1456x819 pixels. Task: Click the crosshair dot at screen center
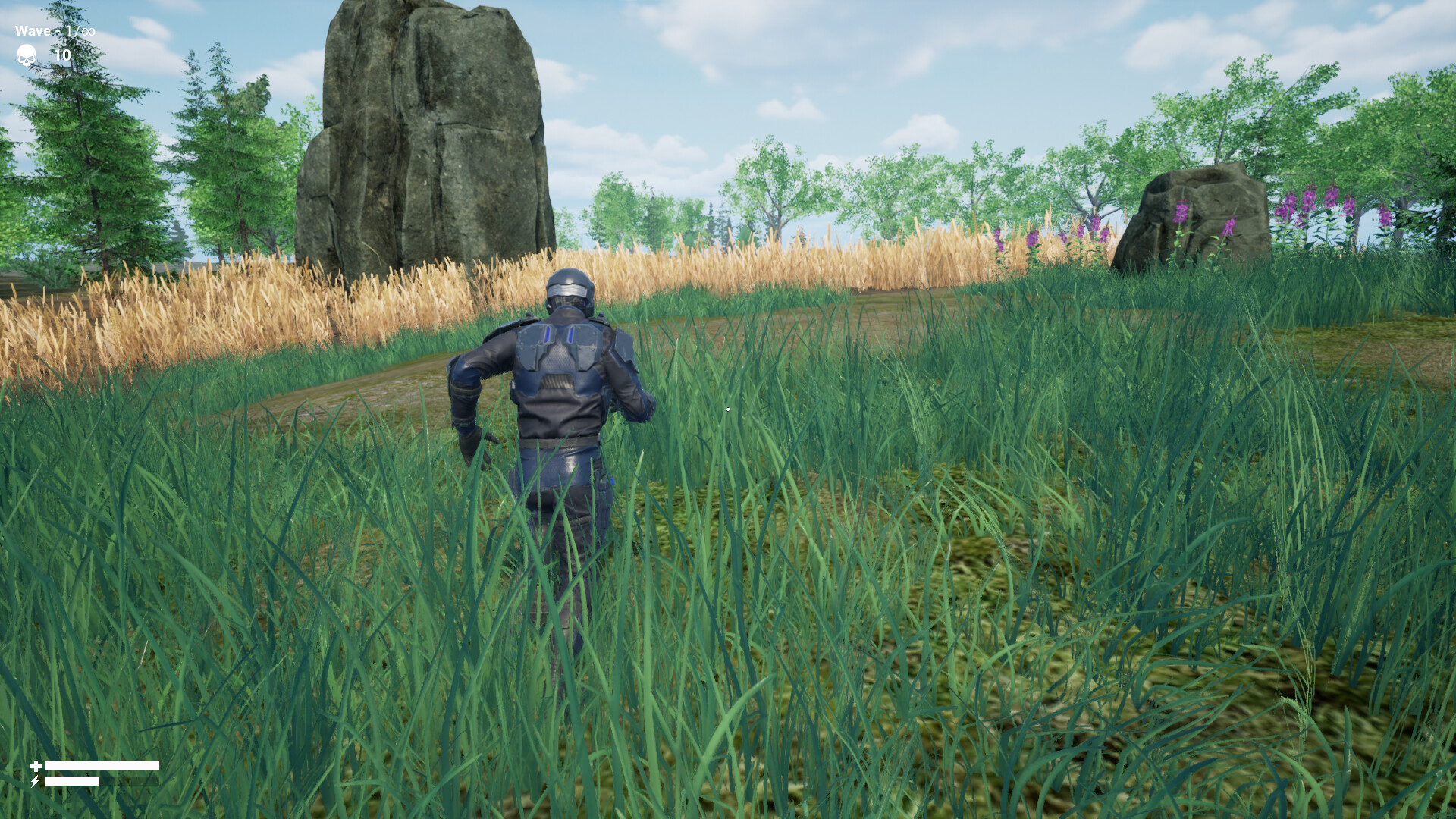(727, 409)
